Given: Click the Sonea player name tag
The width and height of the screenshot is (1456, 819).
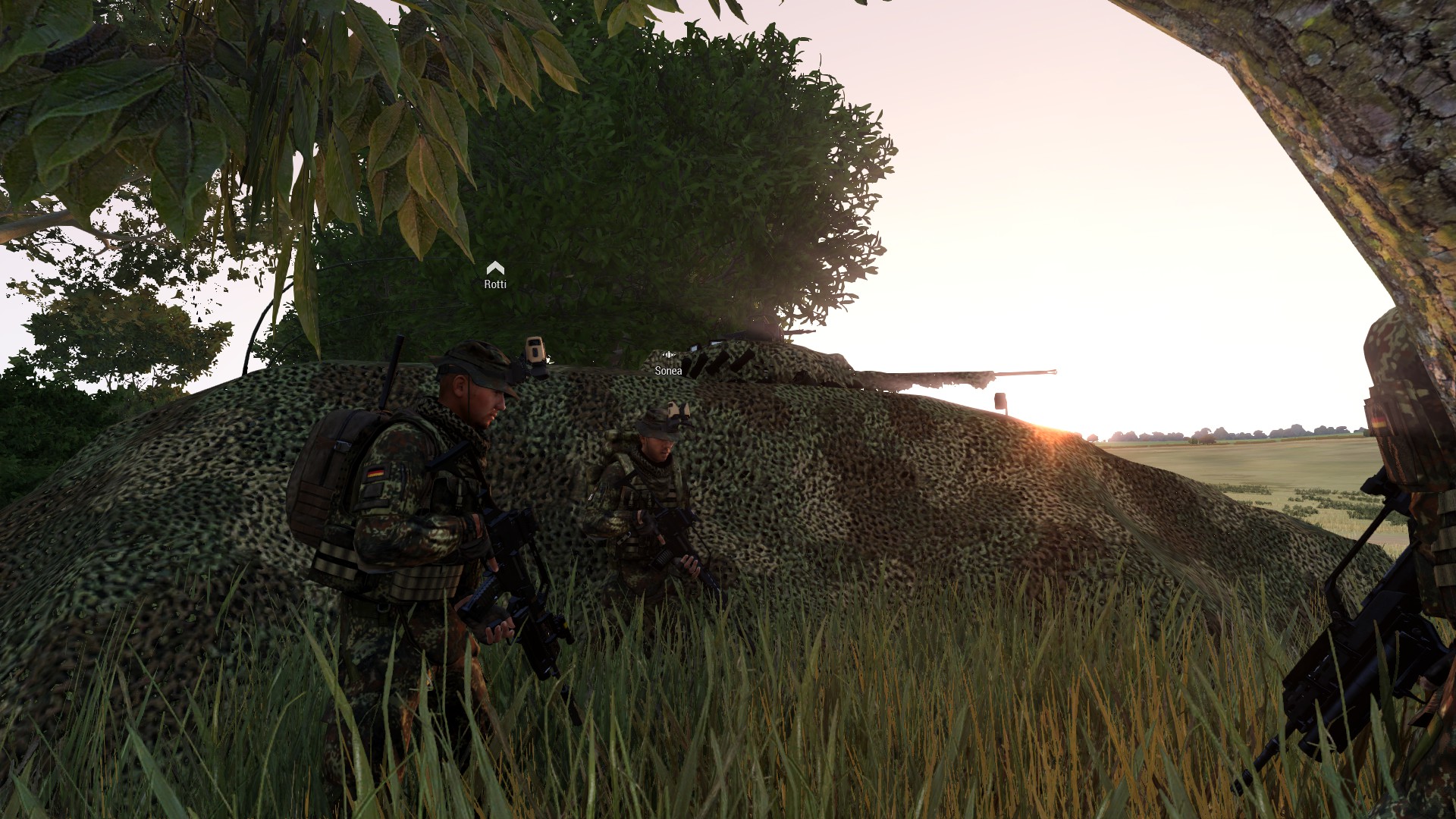Looking at the screenshot, I should tap(668, 371).
